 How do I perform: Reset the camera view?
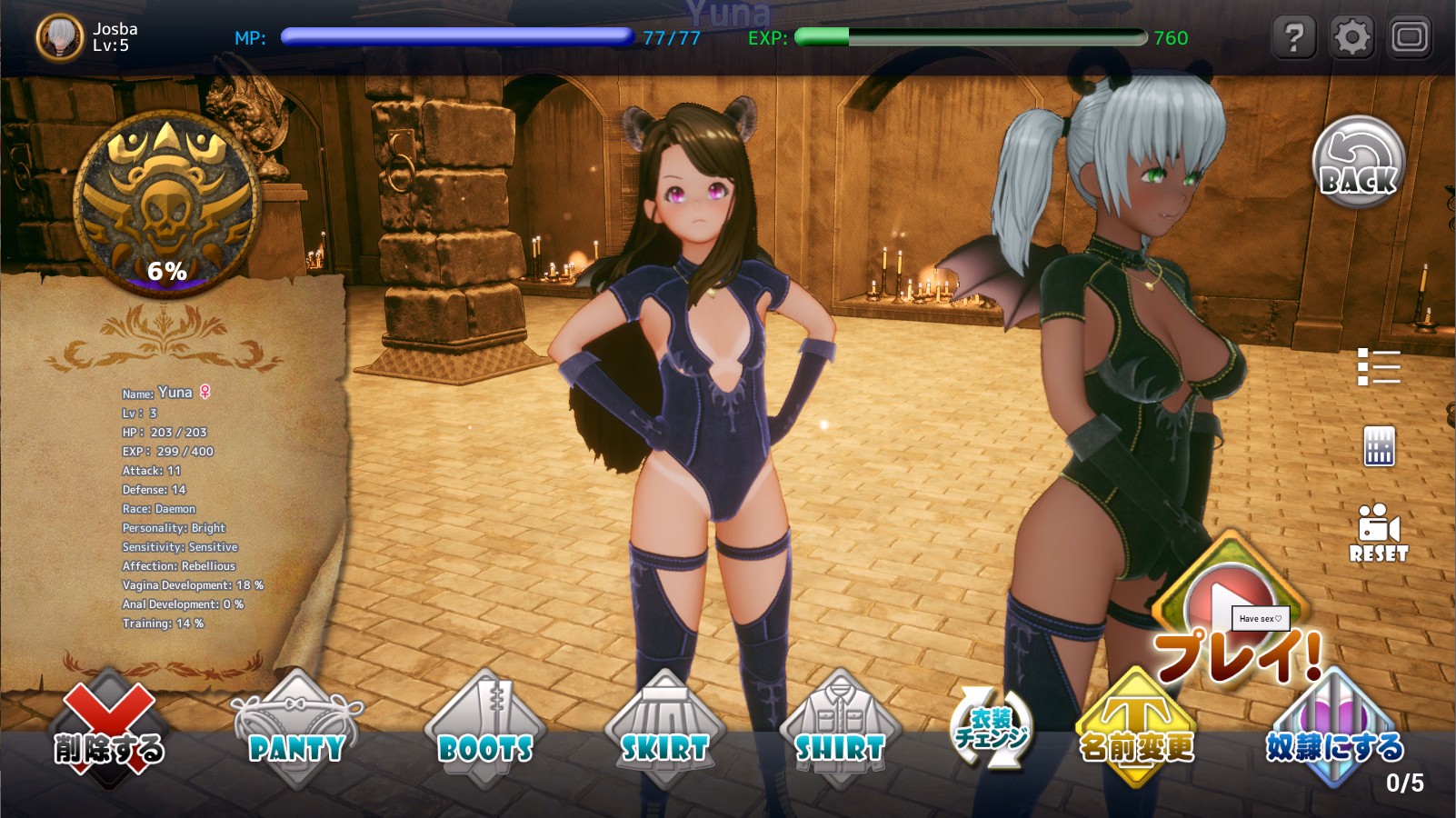click(x=1378, y=534)
